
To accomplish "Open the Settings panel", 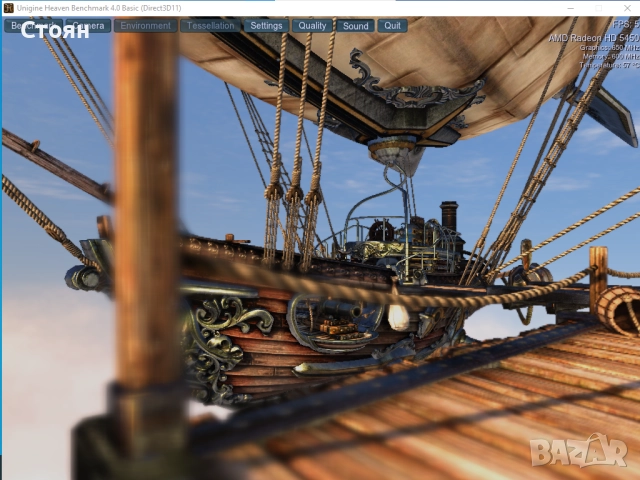I will pos(266,25).
